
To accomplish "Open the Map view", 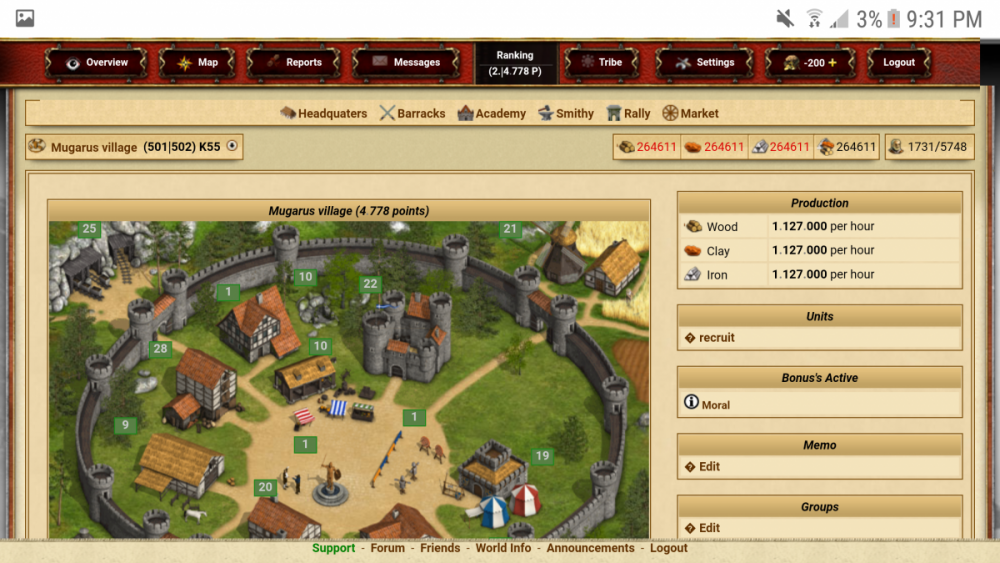I will (x=197, y=62).
